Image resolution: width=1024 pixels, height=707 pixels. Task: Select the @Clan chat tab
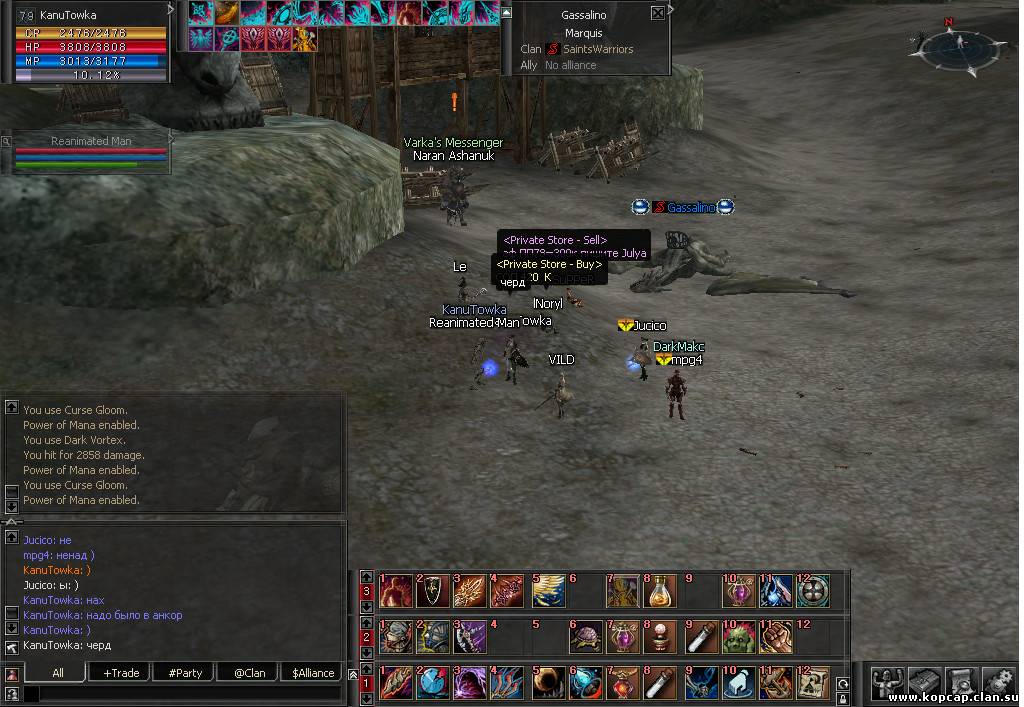[x=249, y=673]
